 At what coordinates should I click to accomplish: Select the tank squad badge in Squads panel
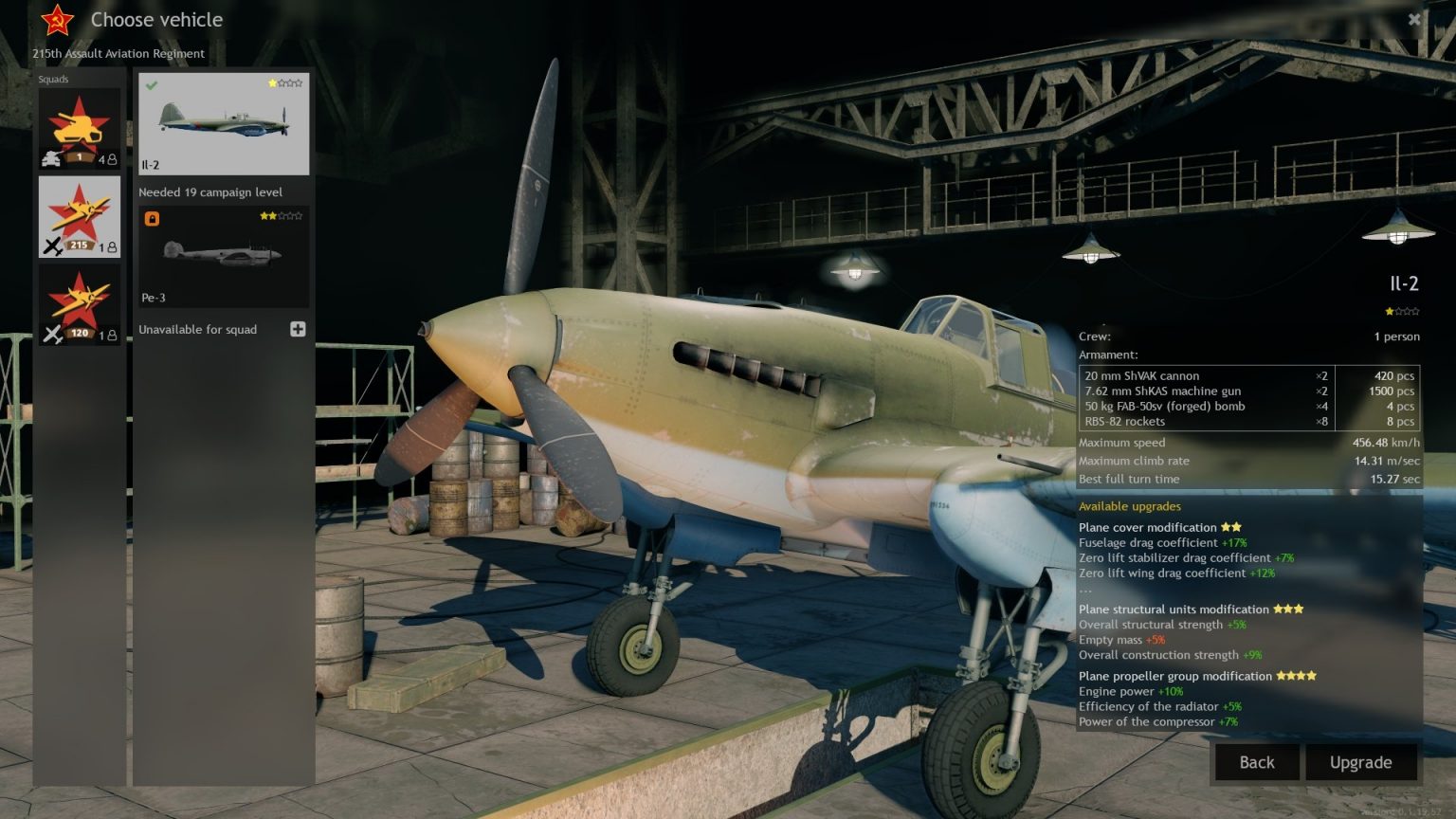click(x=80, y=125)
